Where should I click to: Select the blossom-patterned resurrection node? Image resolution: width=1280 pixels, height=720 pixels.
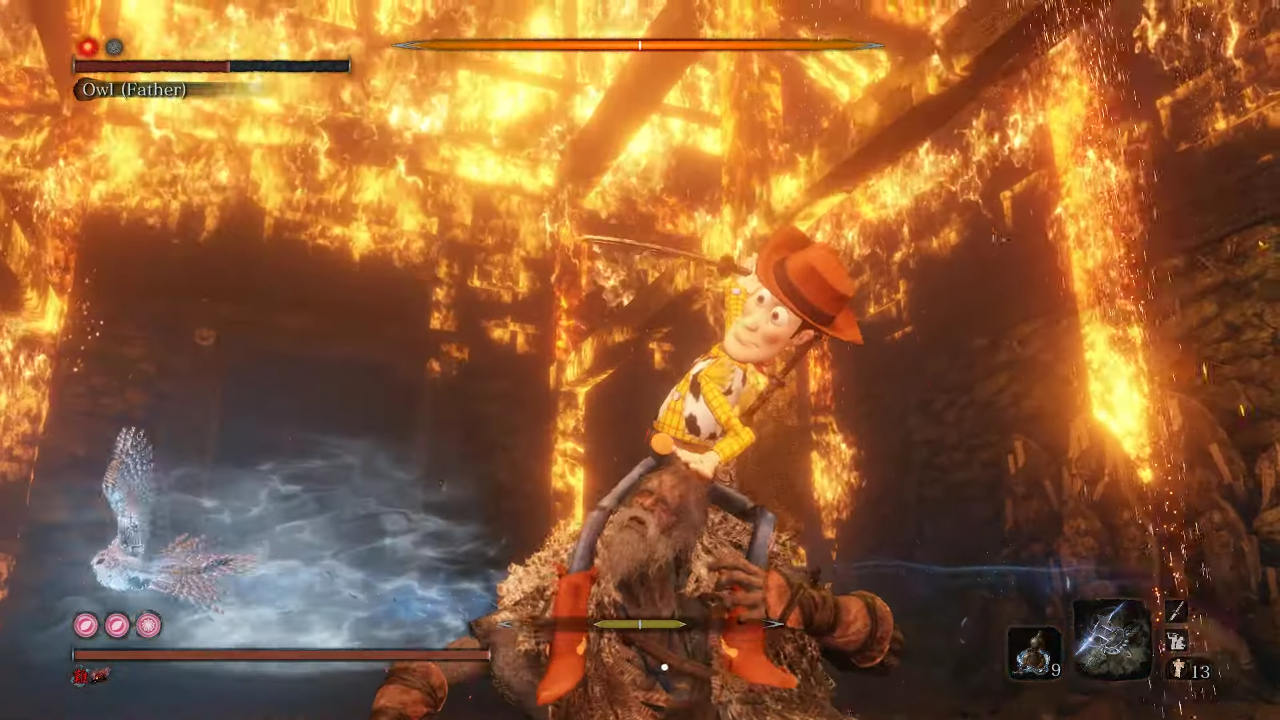[149, 625]
